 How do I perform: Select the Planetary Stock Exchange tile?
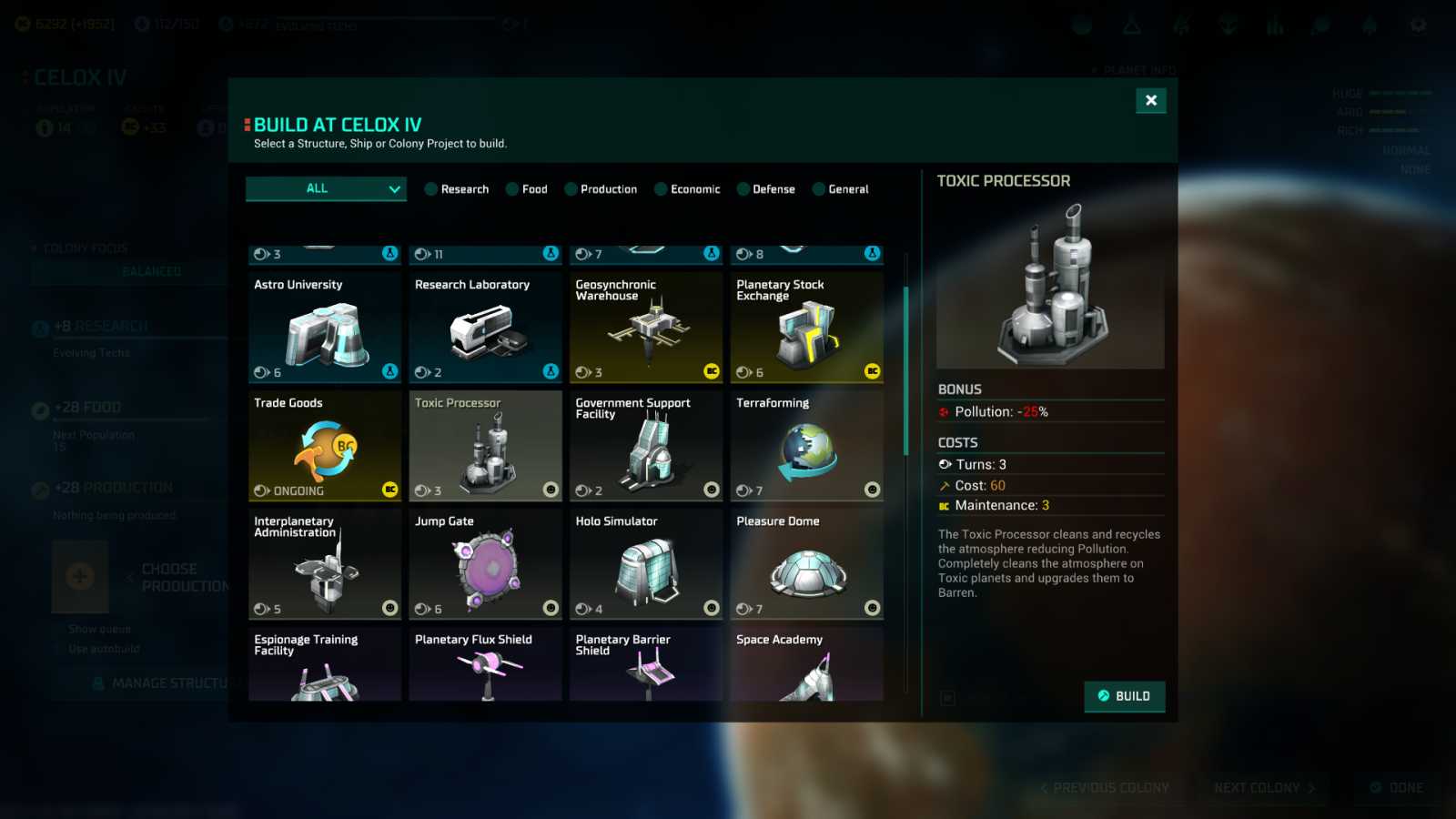[807, 328]
